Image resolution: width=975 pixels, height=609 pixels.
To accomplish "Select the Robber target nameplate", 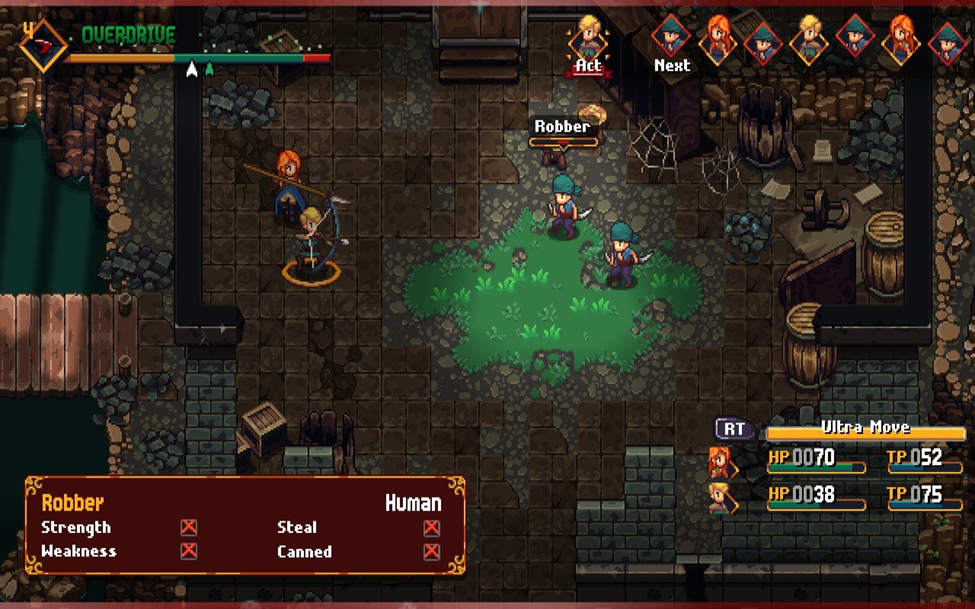I will tap(562, 127).
